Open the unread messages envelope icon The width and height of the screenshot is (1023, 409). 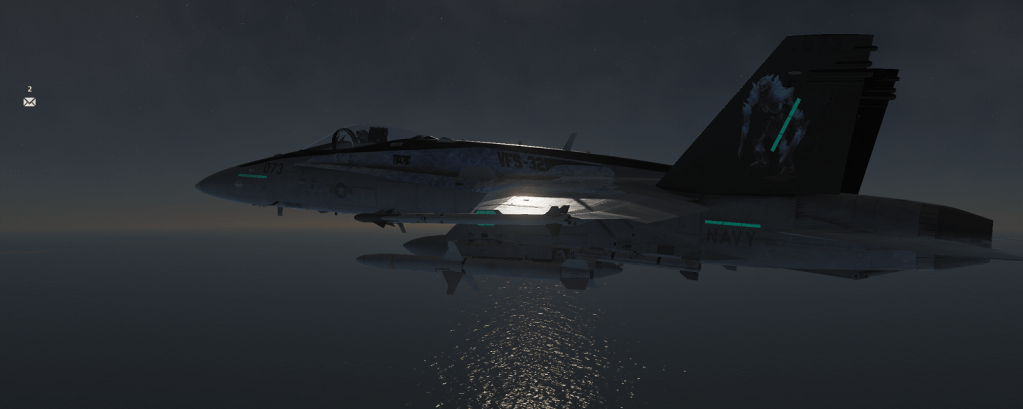(x=29, y=102)
